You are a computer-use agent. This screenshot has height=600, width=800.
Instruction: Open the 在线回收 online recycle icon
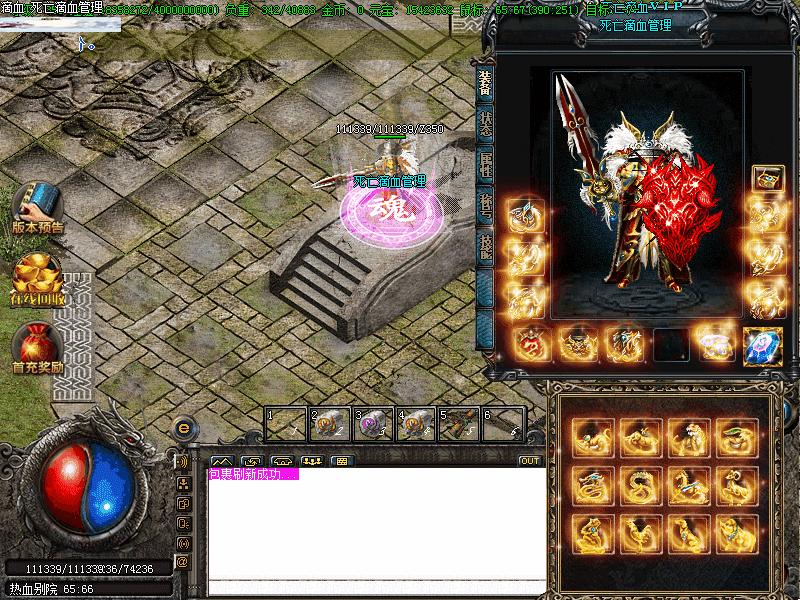coord(37,280)
